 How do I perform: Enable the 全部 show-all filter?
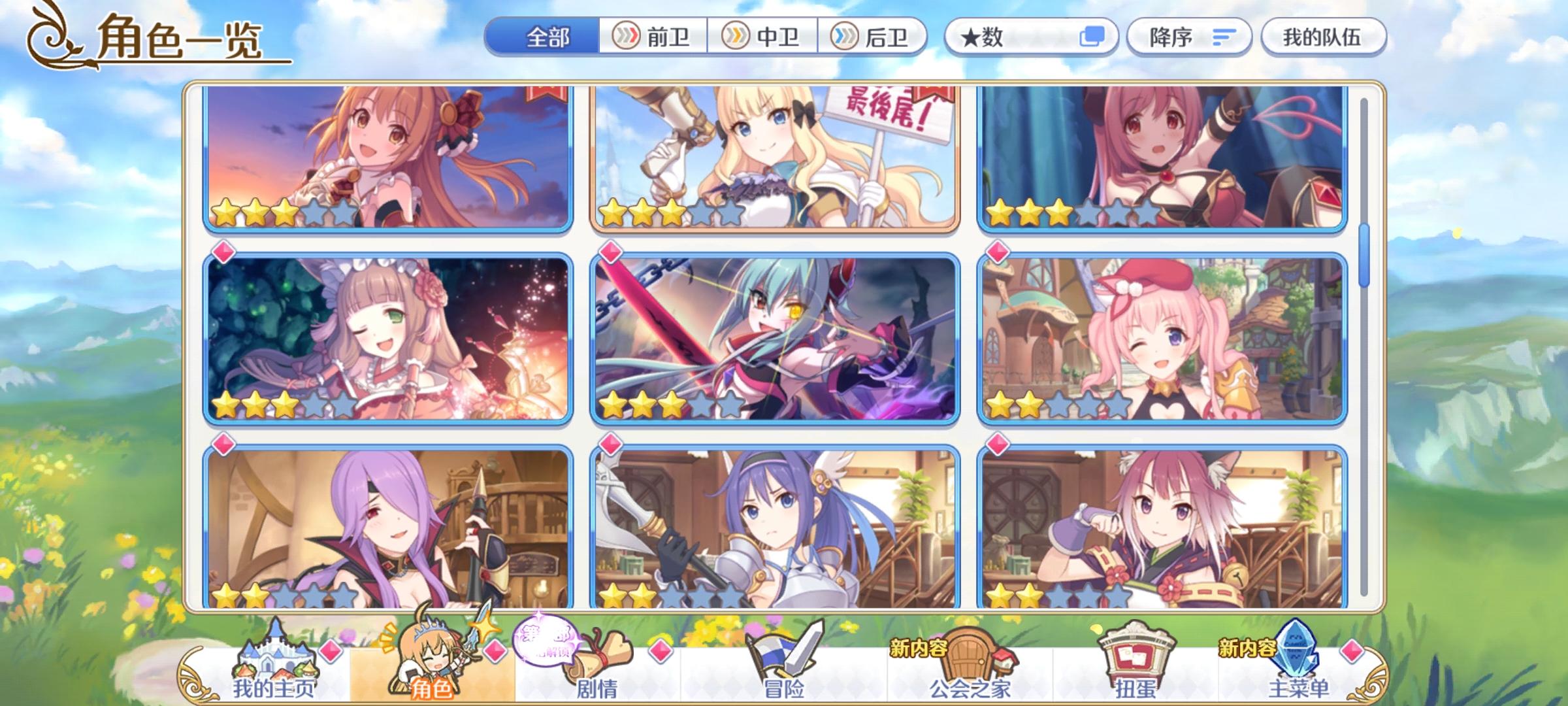click(549, 37)
